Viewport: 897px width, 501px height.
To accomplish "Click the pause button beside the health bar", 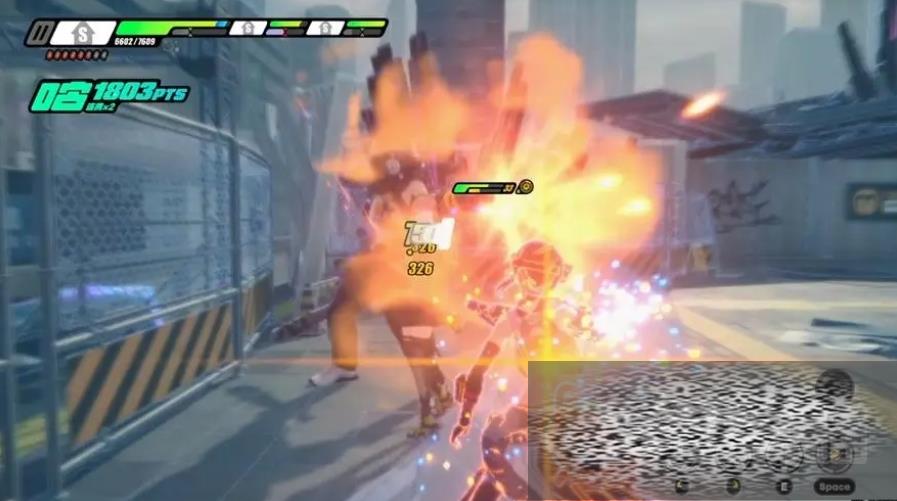I will pyautogui.click(x=38, y=33).
